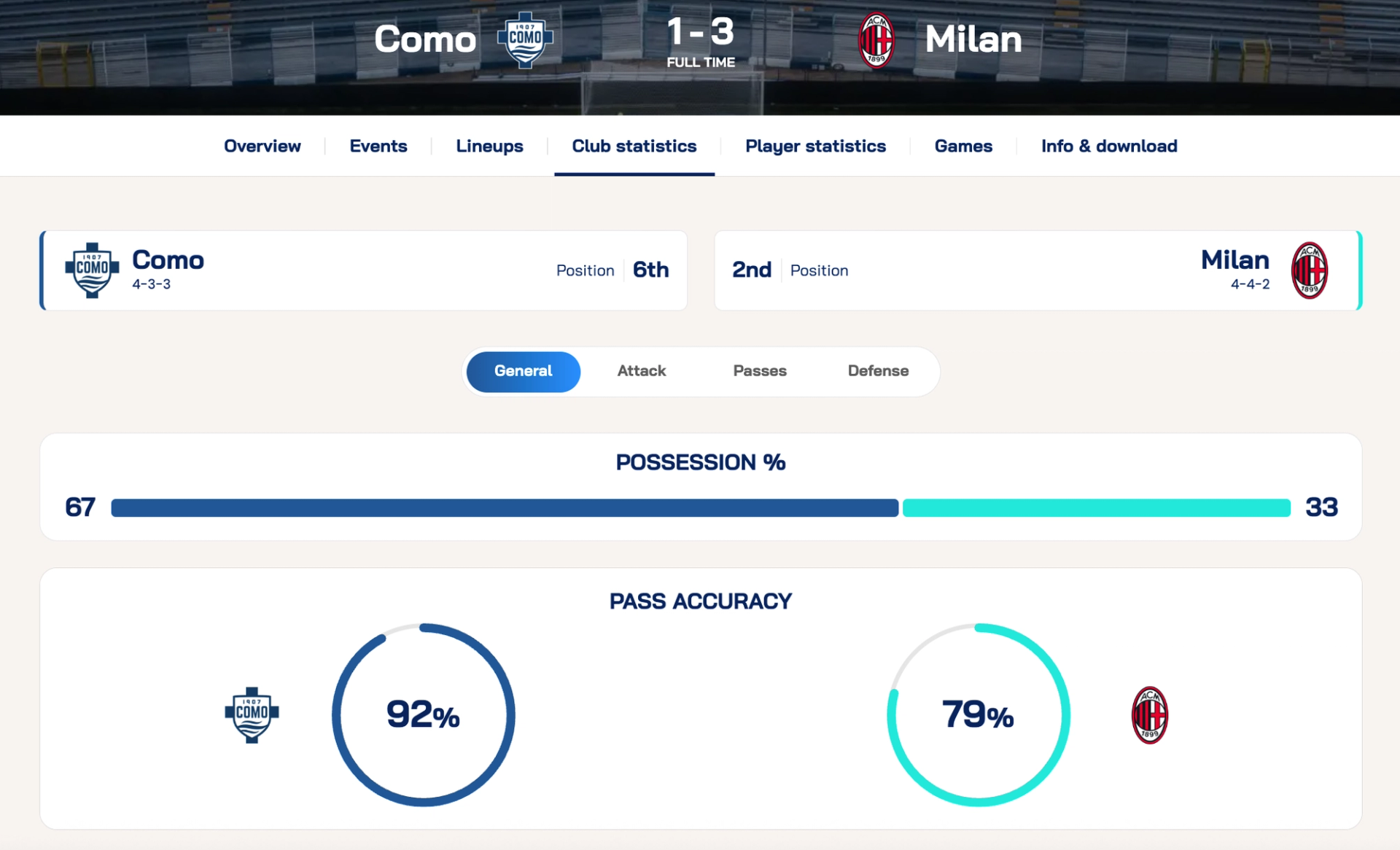Switch to the Attack statistics view
This screenshot has width=1400, height=850.
(642, 371)
